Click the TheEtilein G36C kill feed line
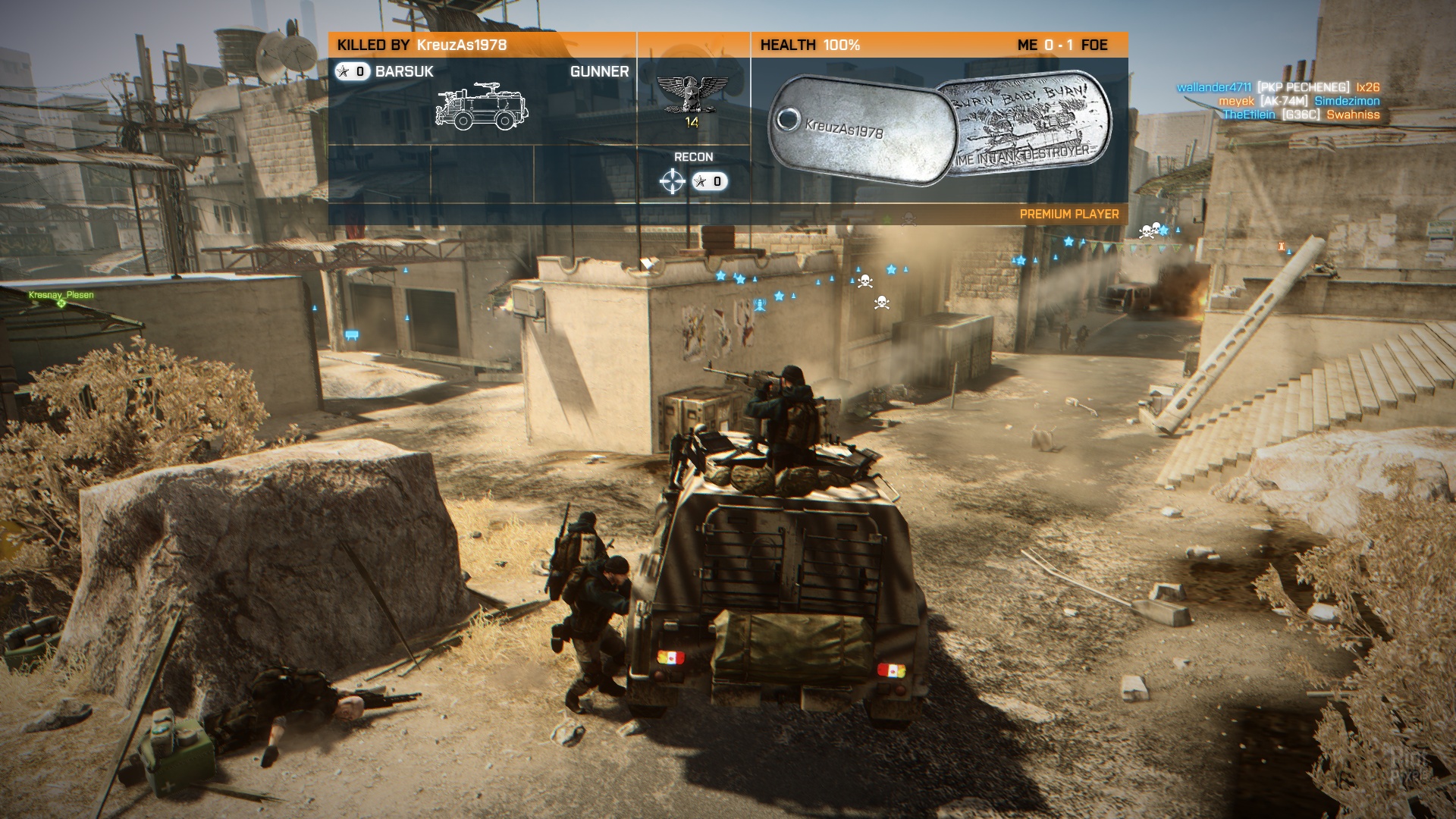 [1301, 115]
